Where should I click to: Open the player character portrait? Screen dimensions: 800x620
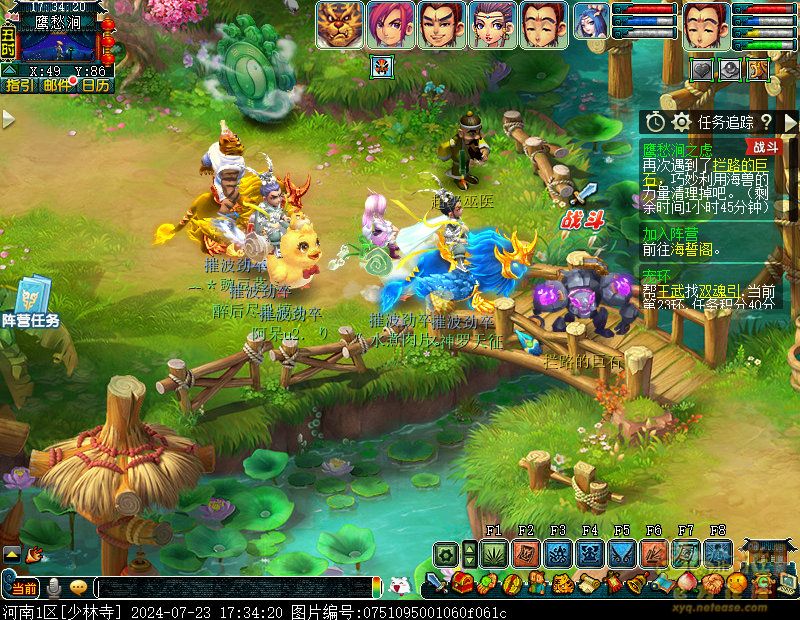[706, 24]
